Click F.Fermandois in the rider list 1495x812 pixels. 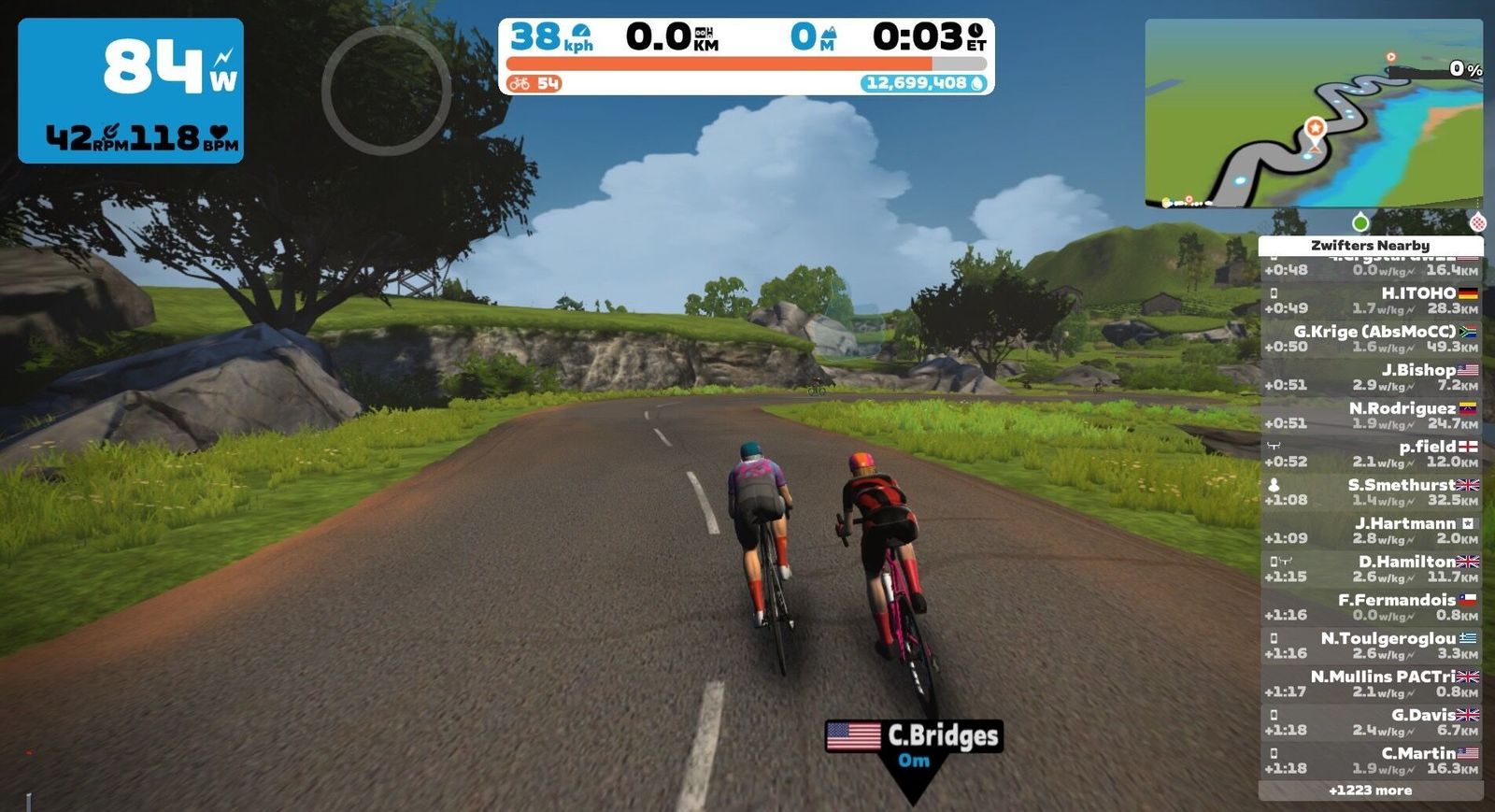coord(1371,606)
